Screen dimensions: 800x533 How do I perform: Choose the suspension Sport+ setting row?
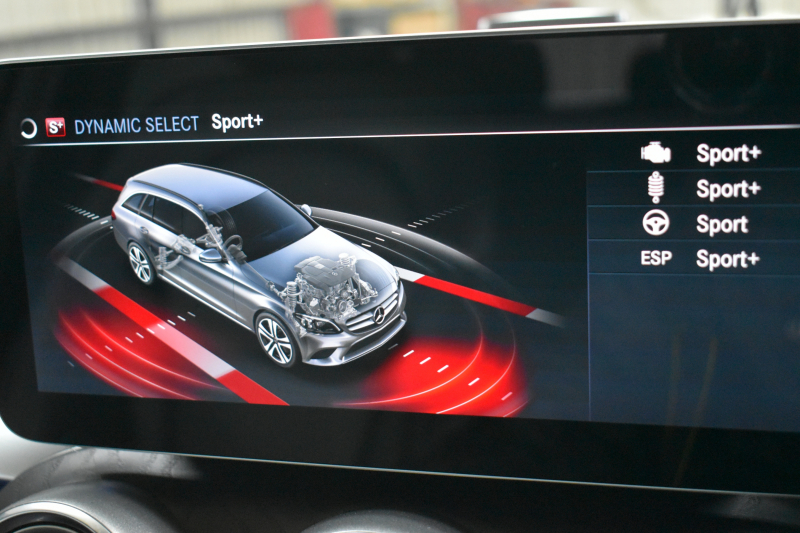point(700,188)
